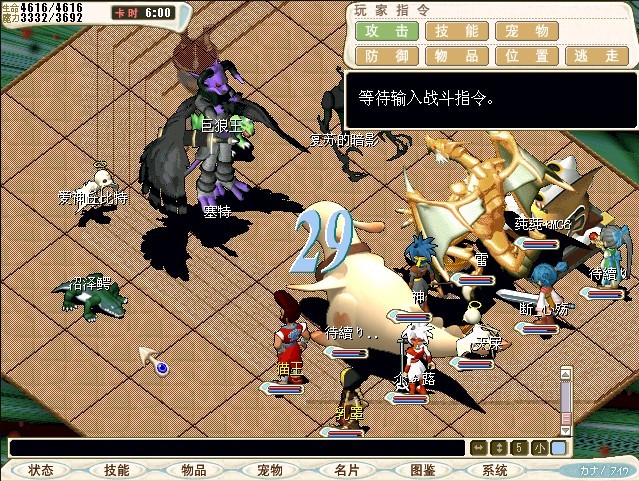Open the 物品 menu in the bottom bar
The height and width of the screenshot is (481, 639).
tap(193, 470)
